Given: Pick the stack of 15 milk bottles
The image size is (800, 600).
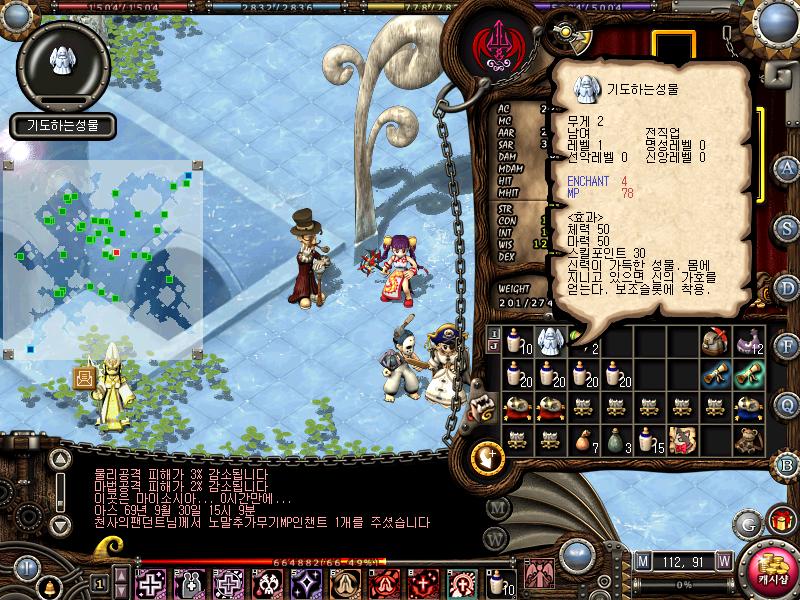Looking at the screenshot, I should (x=649, y=438).
